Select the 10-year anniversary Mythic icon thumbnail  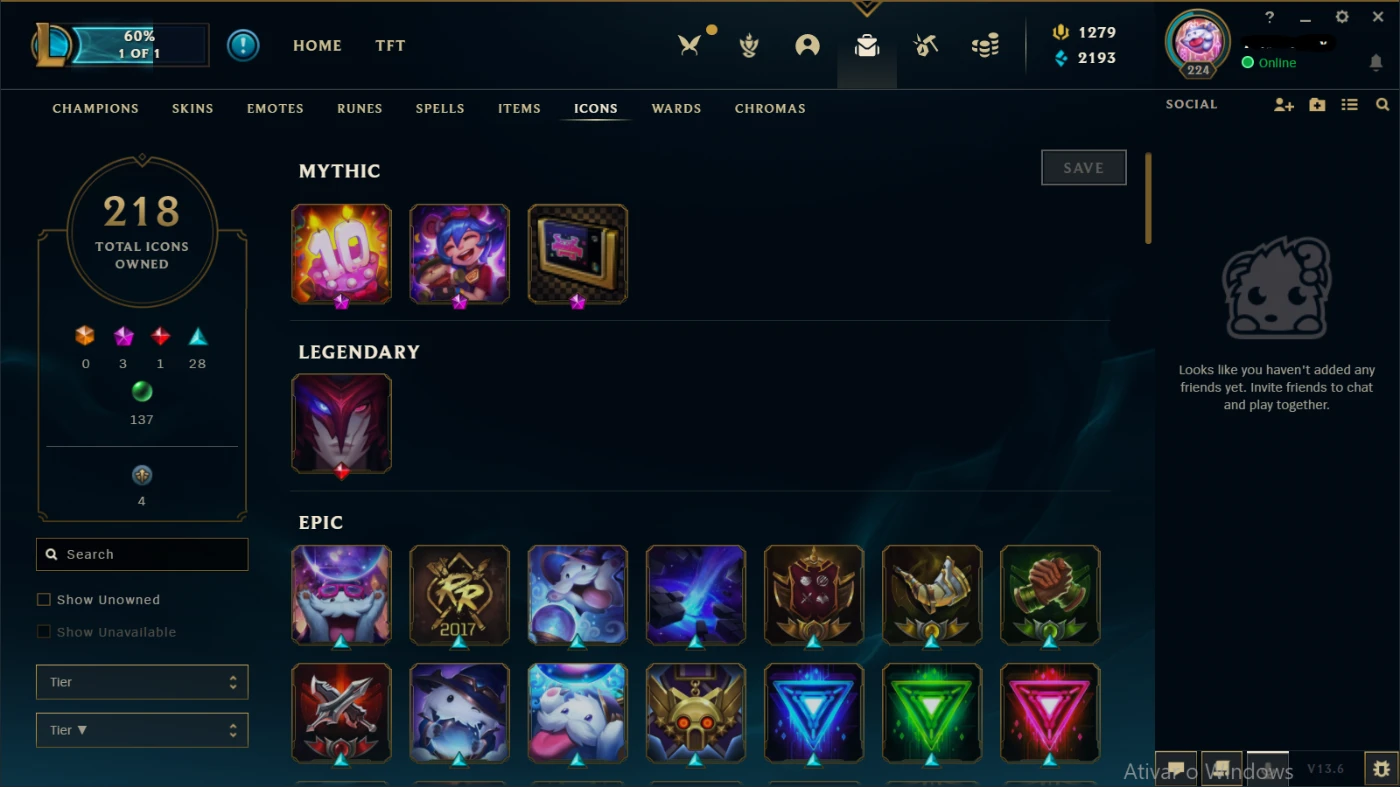tap(341, 253)
